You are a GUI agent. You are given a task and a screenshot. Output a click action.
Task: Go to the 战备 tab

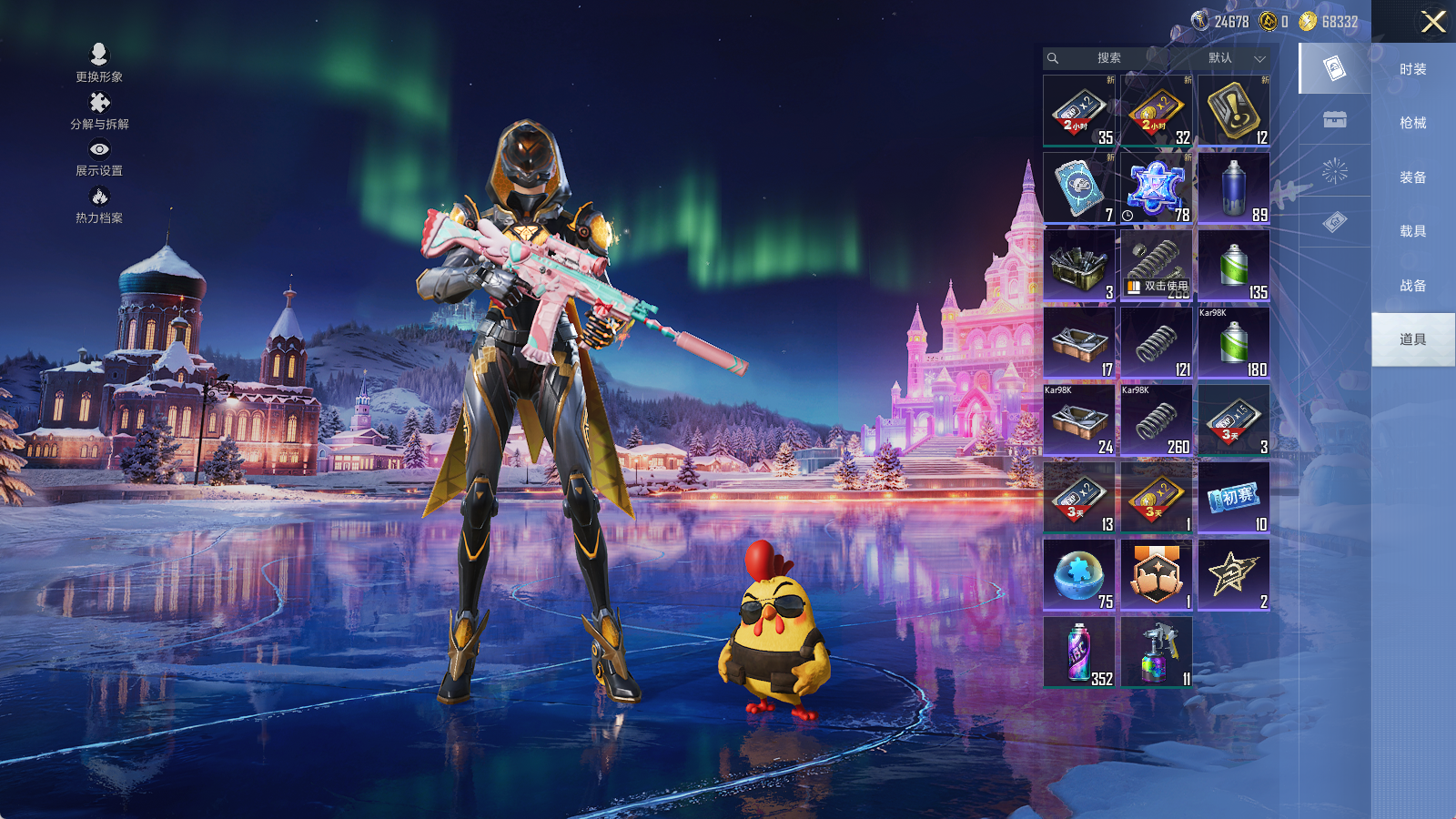tap(1412, 286)
